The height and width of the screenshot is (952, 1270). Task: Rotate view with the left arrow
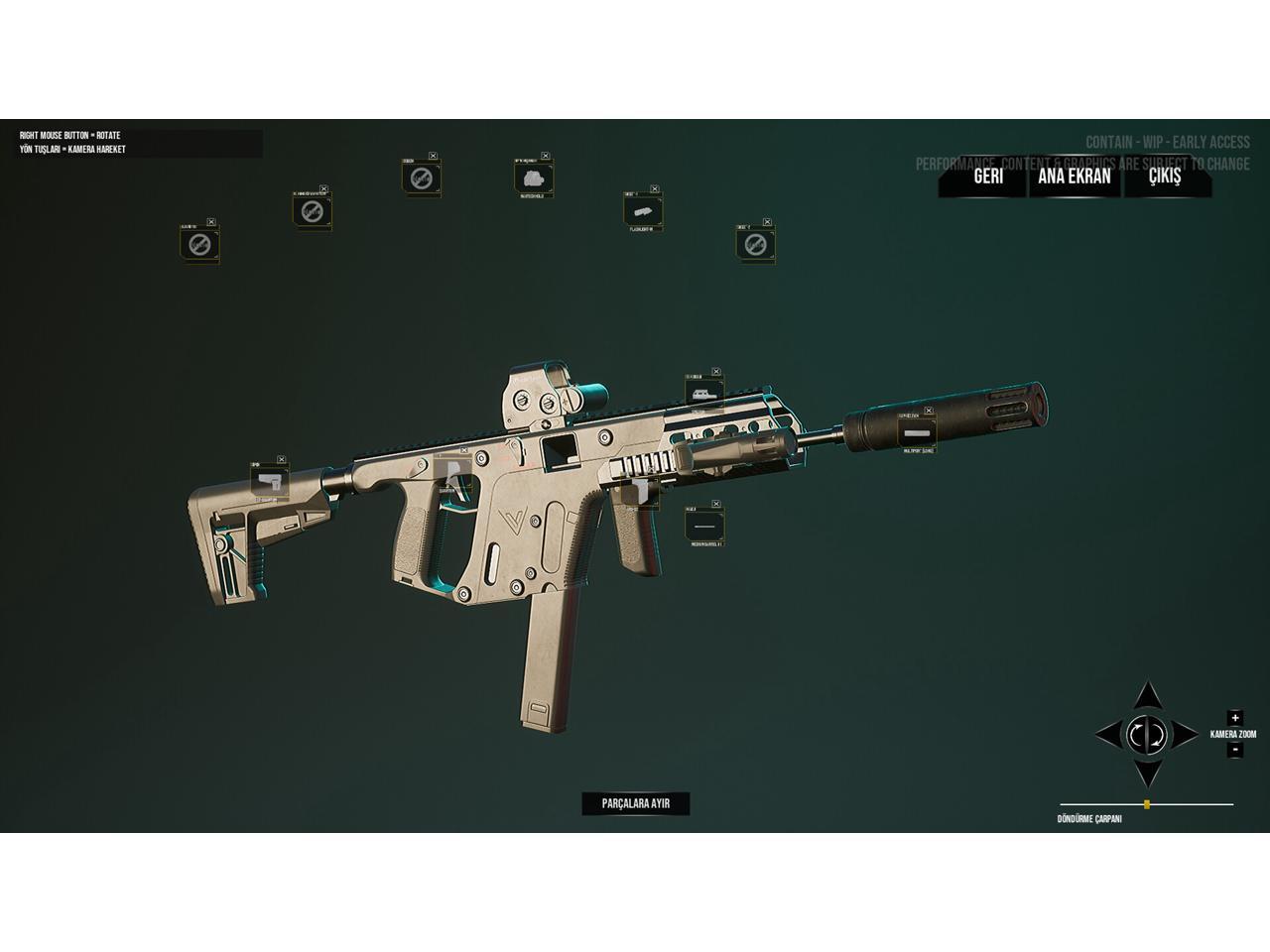click(1109, 735)
